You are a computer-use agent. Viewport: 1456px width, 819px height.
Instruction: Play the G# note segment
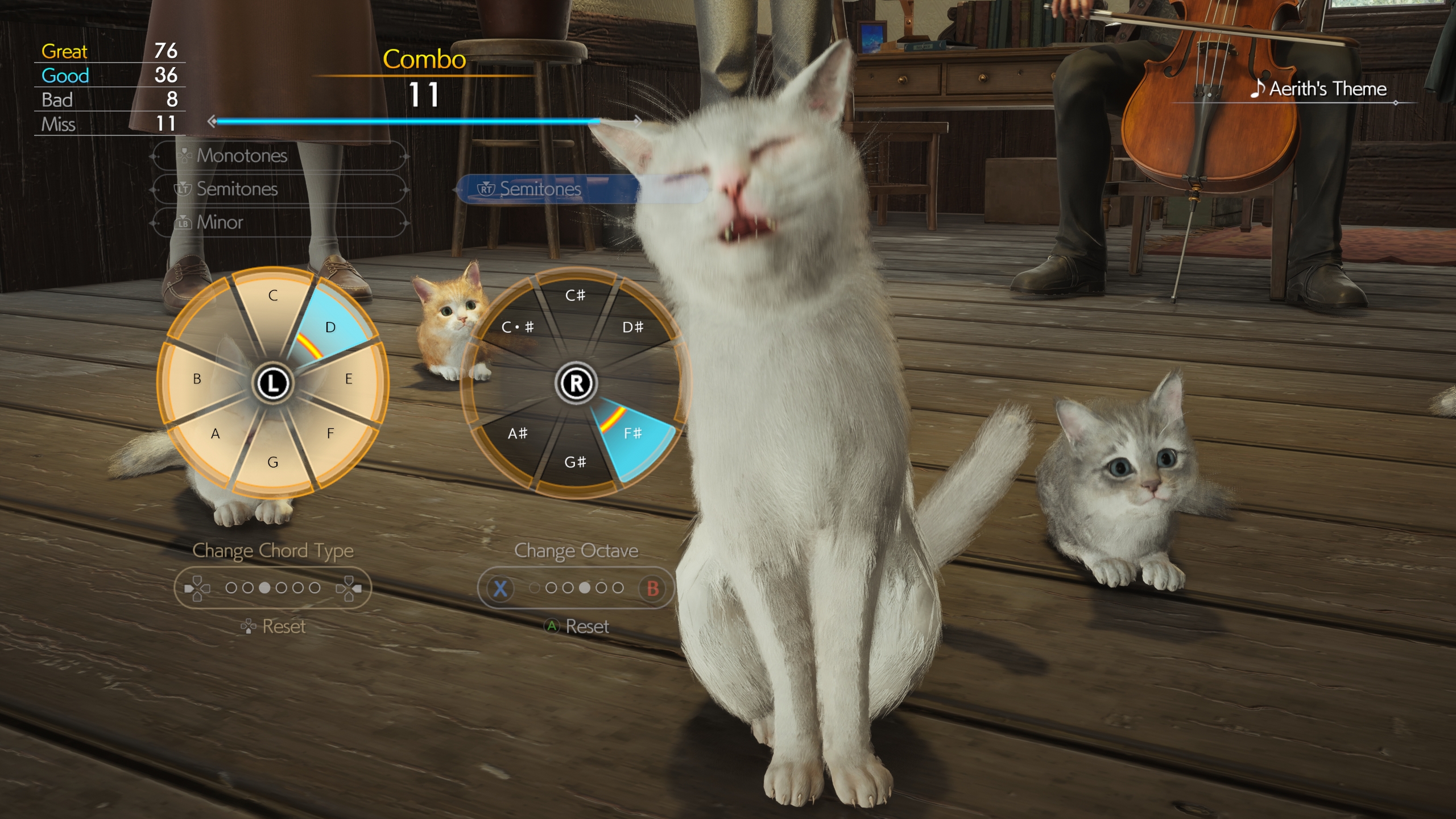[x=575, y=462]
